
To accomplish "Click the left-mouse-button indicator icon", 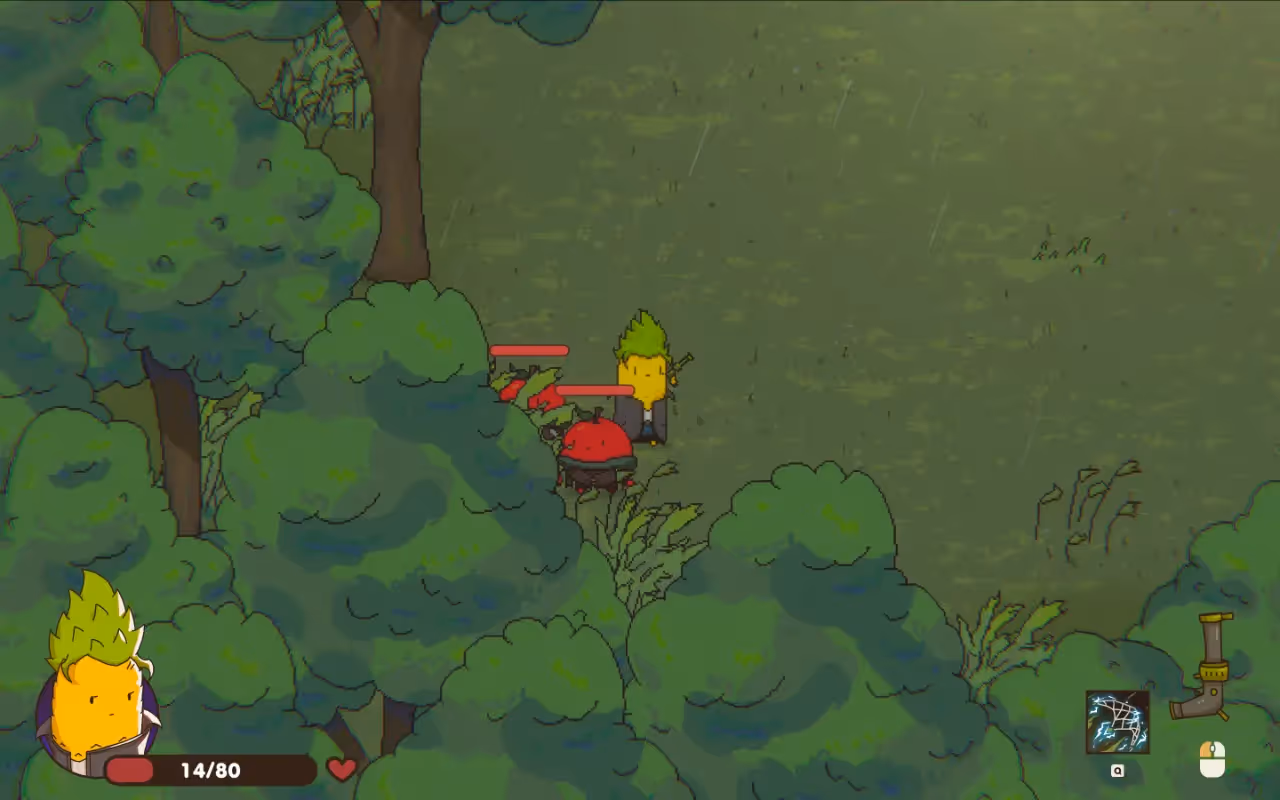I will 1213,757.
